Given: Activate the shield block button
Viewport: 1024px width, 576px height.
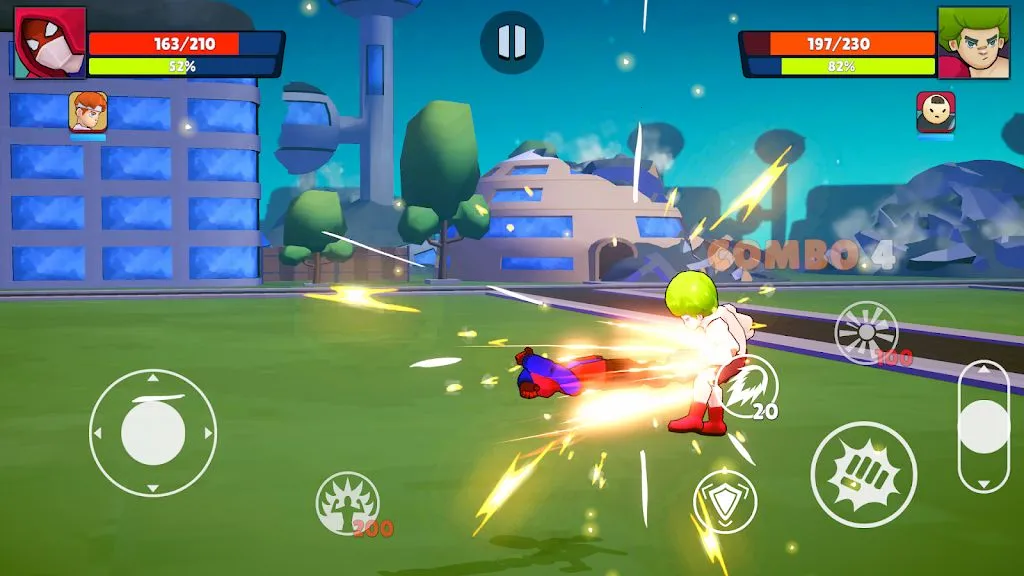Looking at the screenshot, I should click(724, 501).
